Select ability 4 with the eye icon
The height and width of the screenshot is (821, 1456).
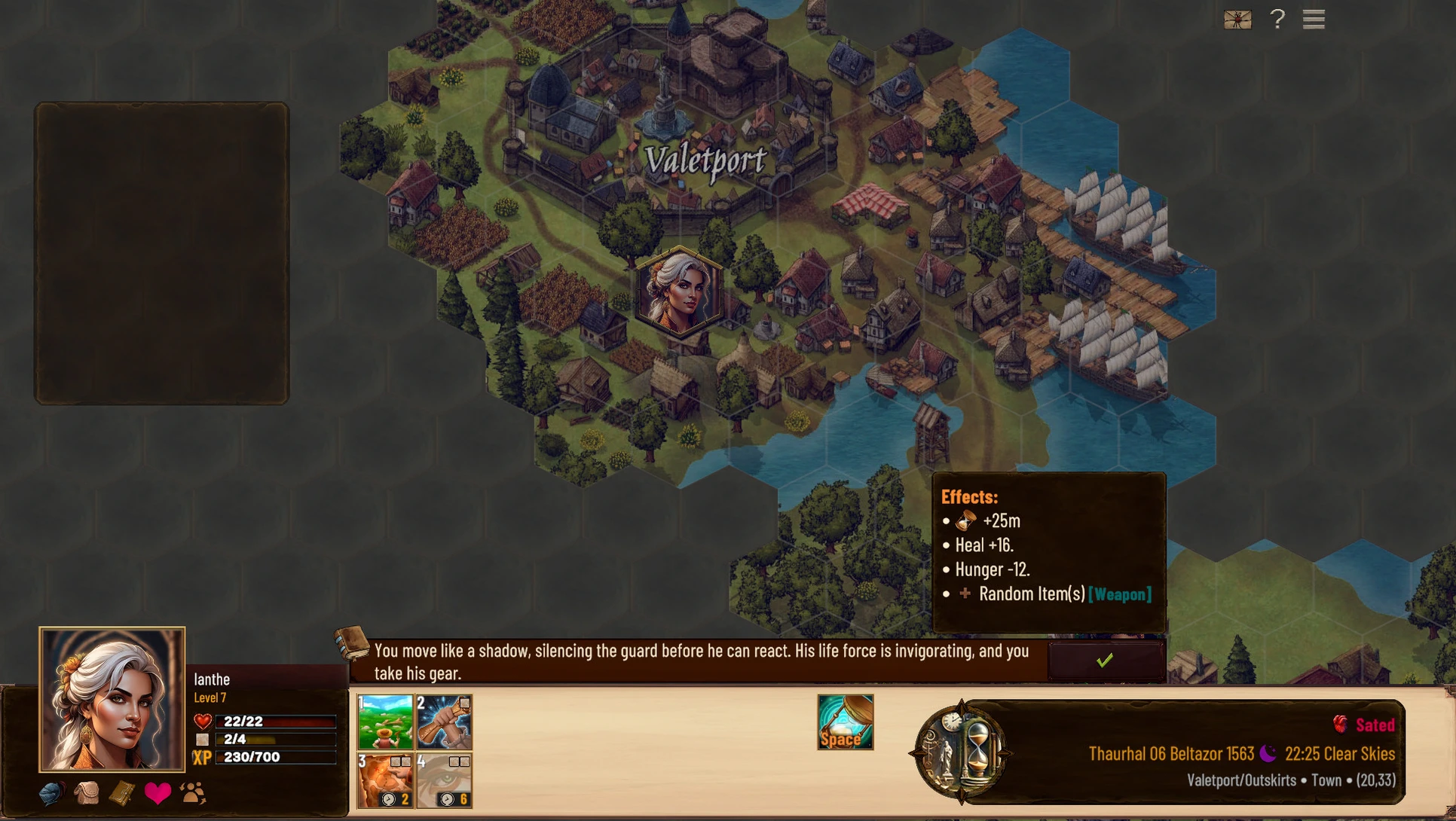(x=444, y=780)
